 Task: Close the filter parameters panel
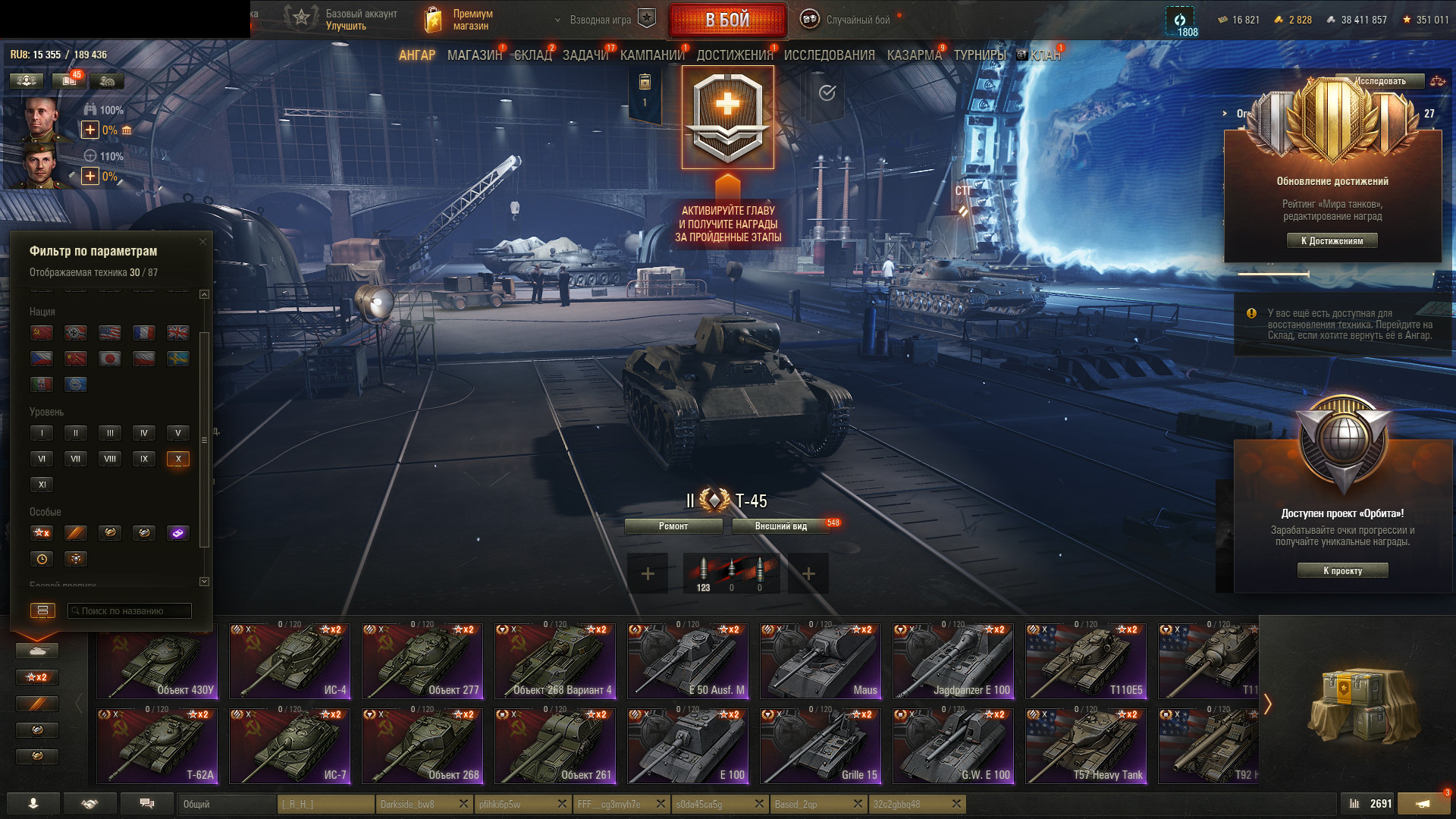[x=202, y=242]
